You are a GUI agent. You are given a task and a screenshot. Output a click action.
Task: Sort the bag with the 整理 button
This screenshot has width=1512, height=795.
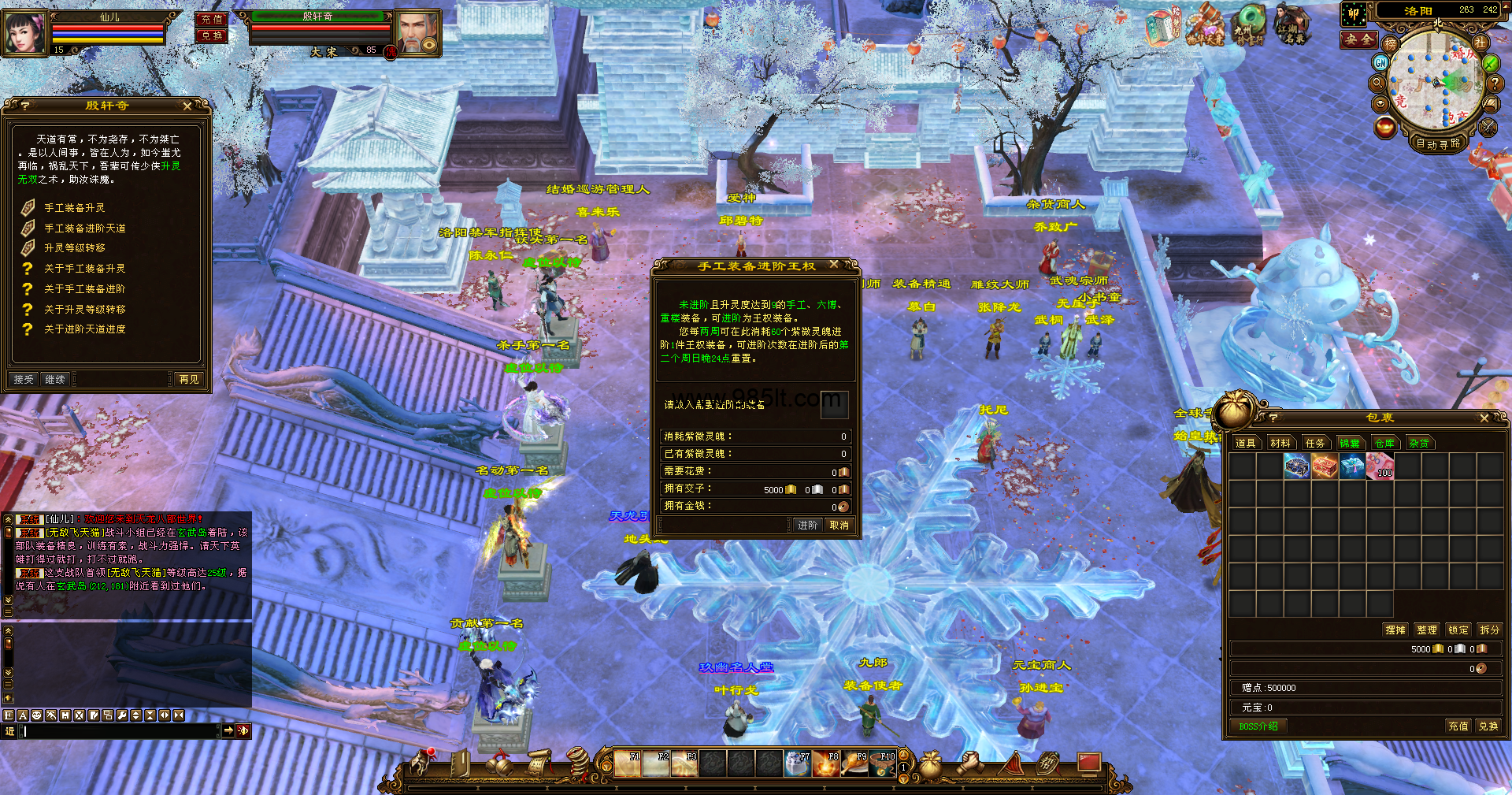click(1427, 630)
